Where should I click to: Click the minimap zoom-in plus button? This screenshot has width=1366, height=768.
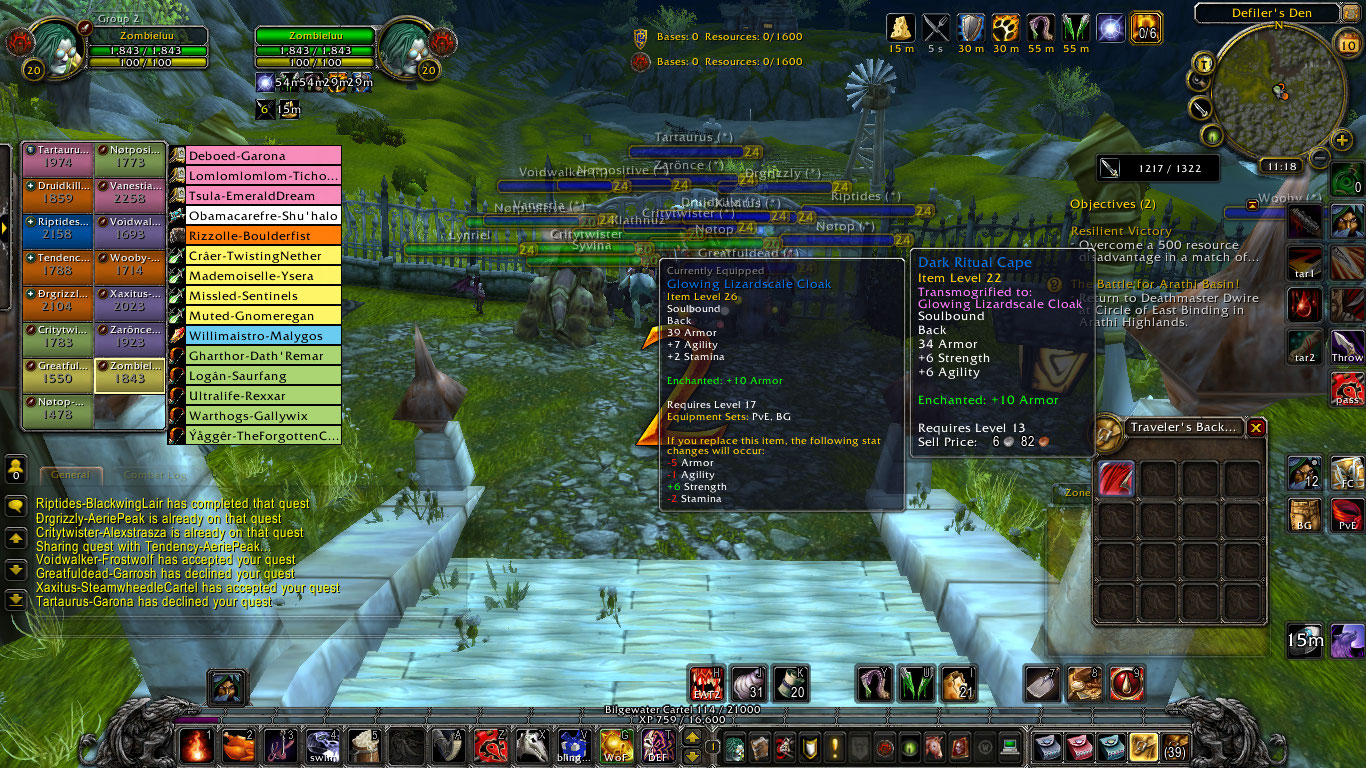pyautogui.click(x=1341, y=140)
